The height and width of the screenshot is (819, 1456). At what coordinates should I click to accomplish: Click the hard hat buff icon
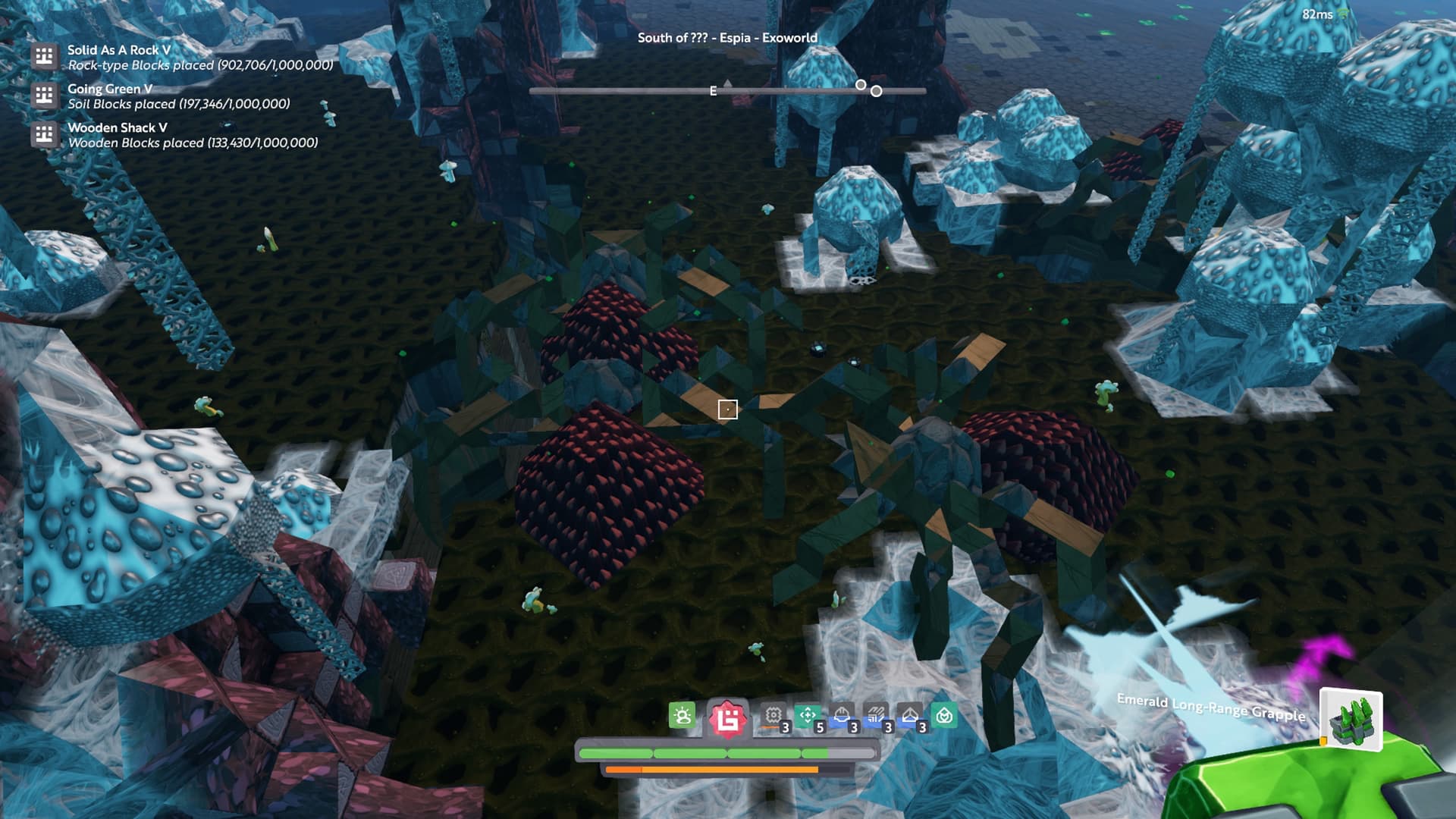click(842, 716)
